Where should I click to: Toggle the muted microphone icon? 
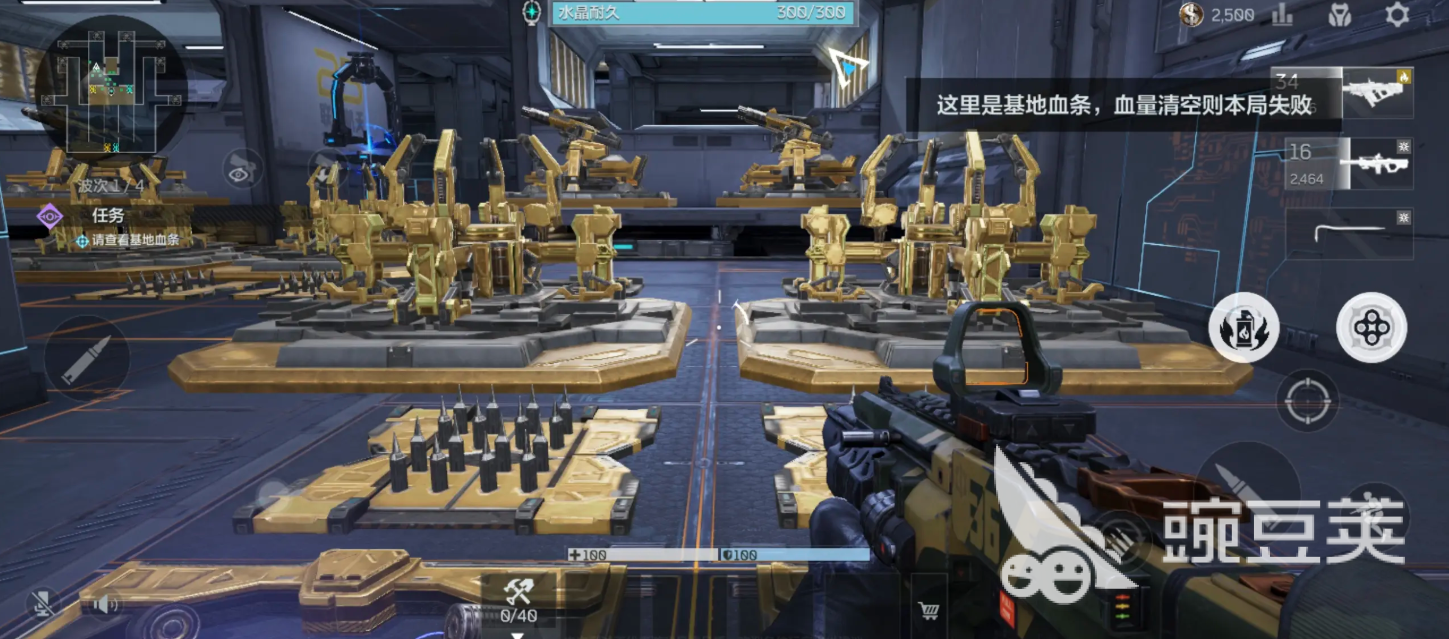[x=42, y=603]
